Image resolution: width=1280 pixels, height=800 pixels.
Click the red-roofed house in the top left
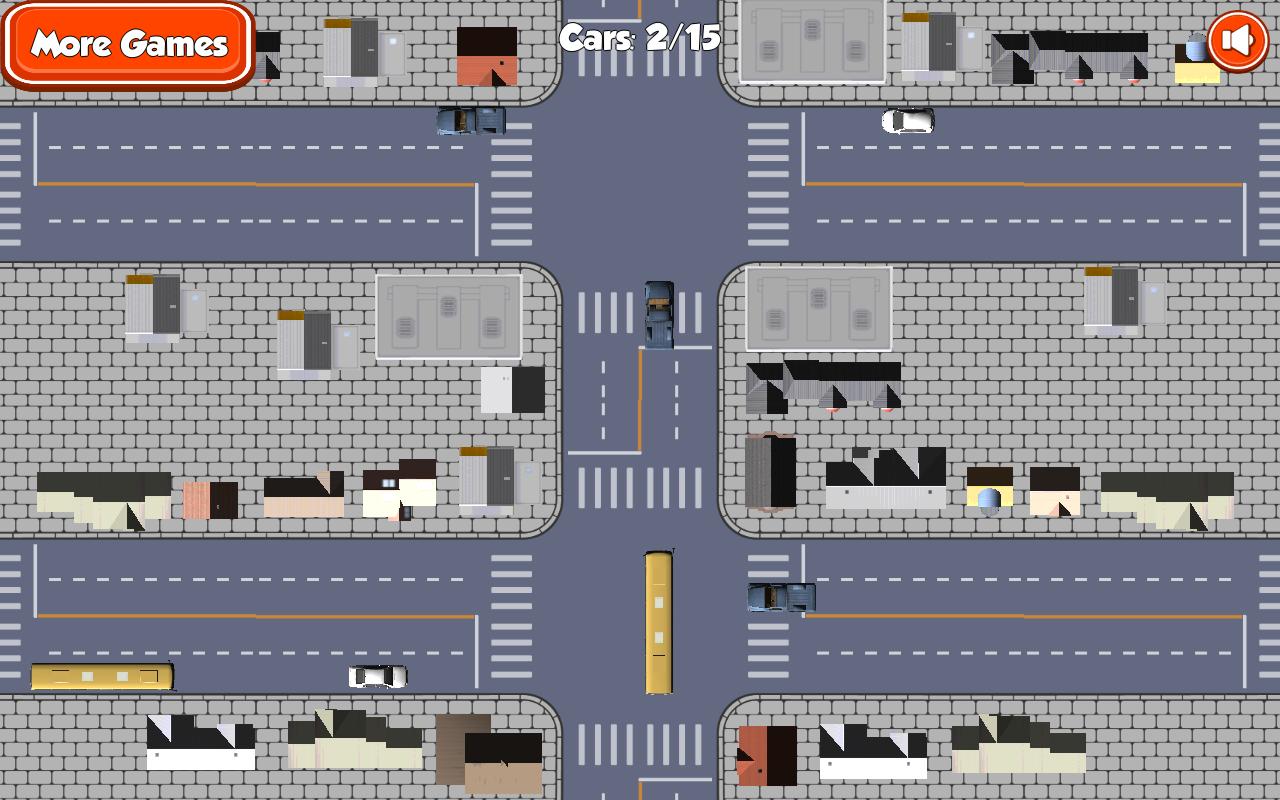(485, 55)
